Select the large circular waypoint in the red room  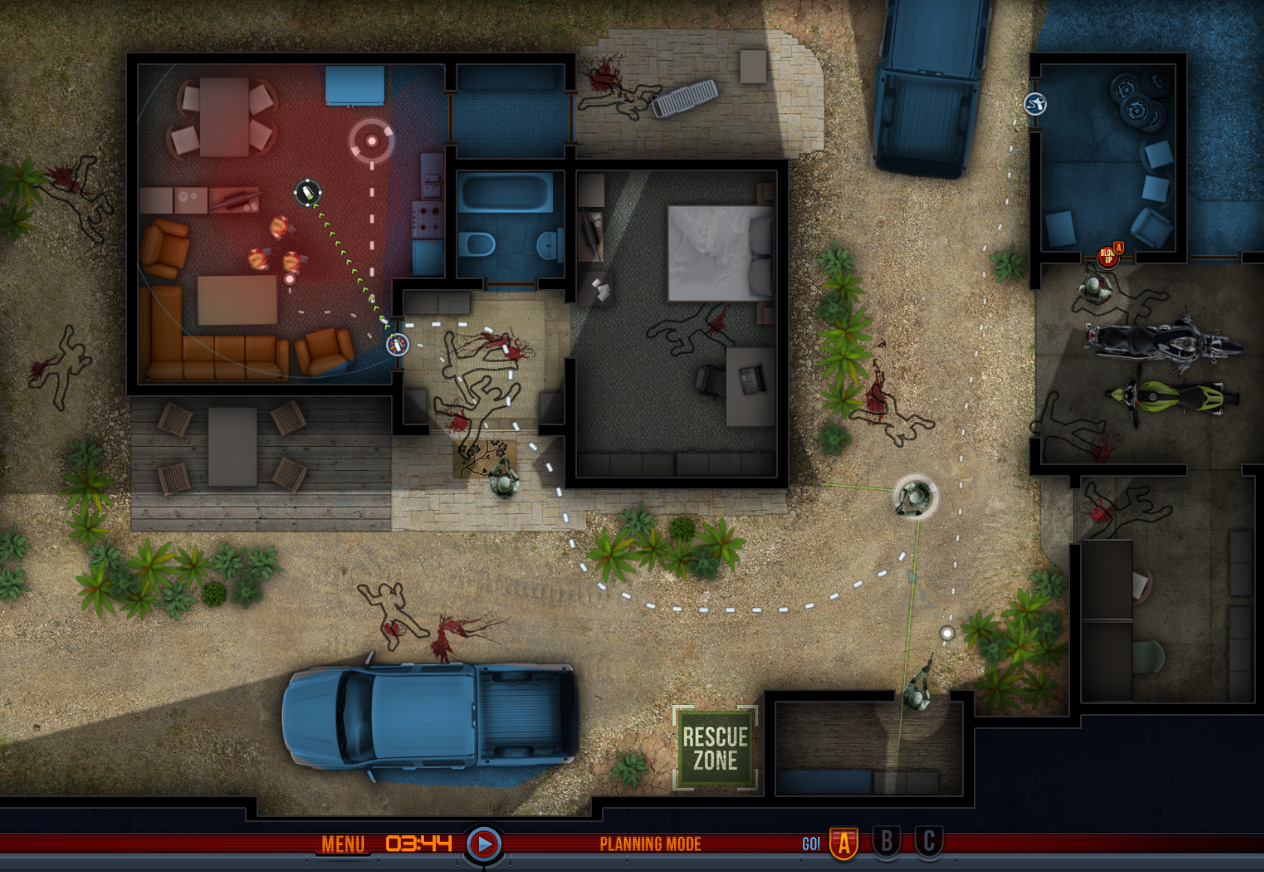click(x=372, y=141)
